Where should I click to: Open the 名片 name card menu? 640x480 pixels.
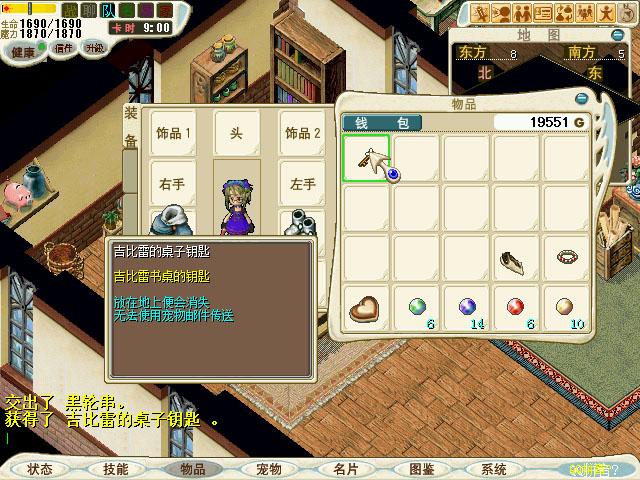[345, 469]
